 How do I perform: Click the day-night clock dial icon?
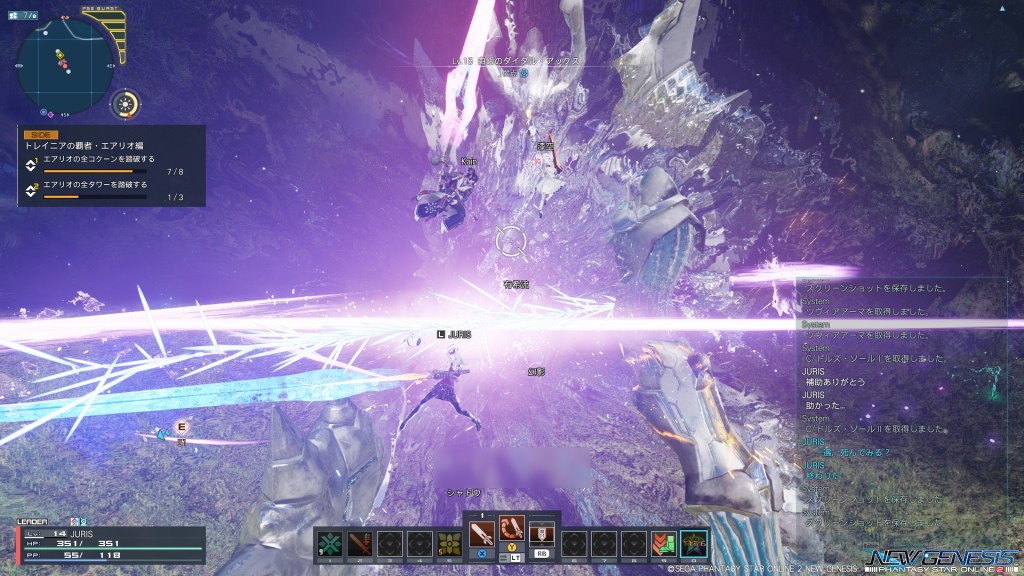127,103
